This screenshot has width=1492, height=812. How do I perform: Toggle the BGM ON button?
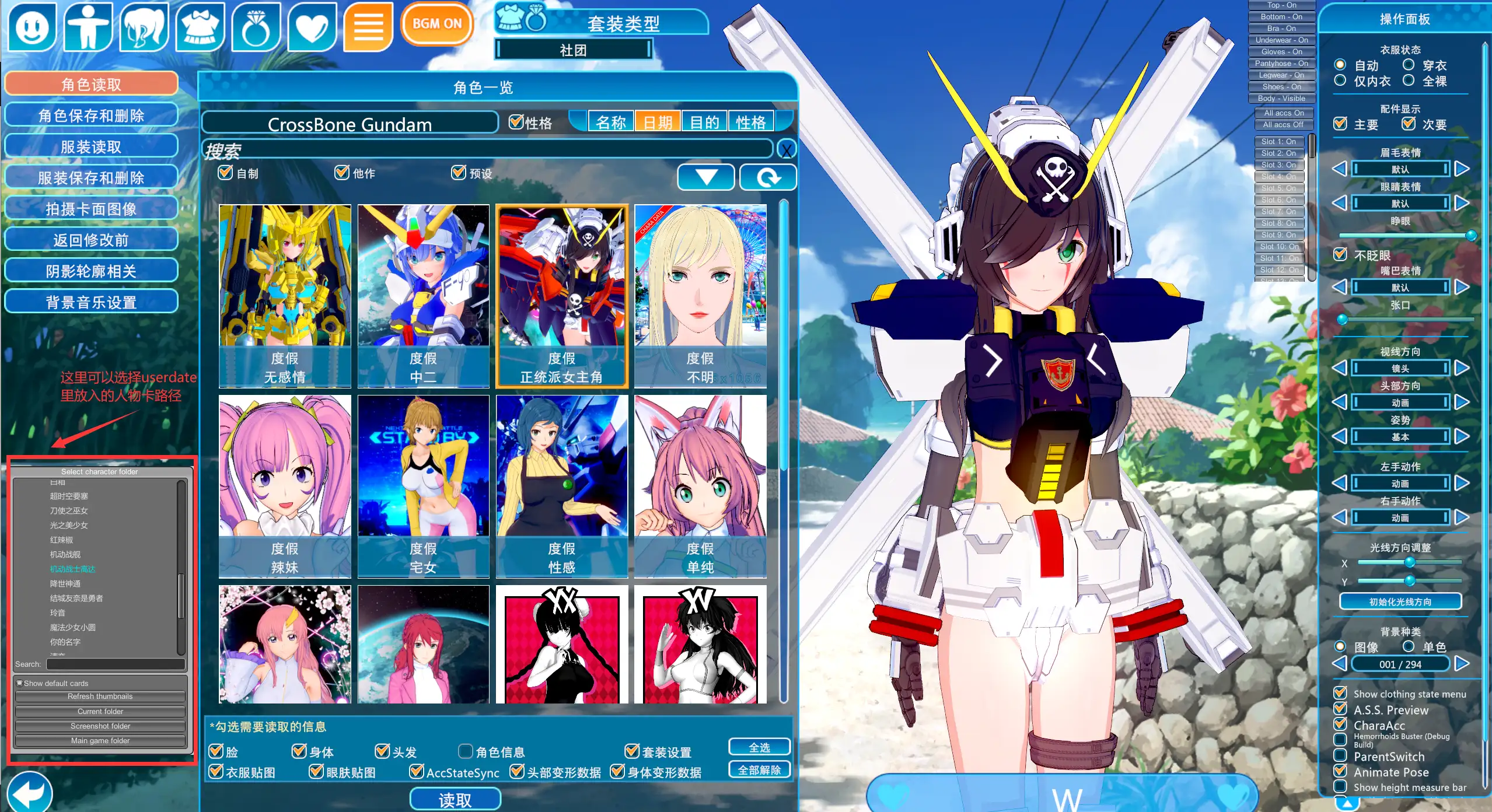coord(437,24)
